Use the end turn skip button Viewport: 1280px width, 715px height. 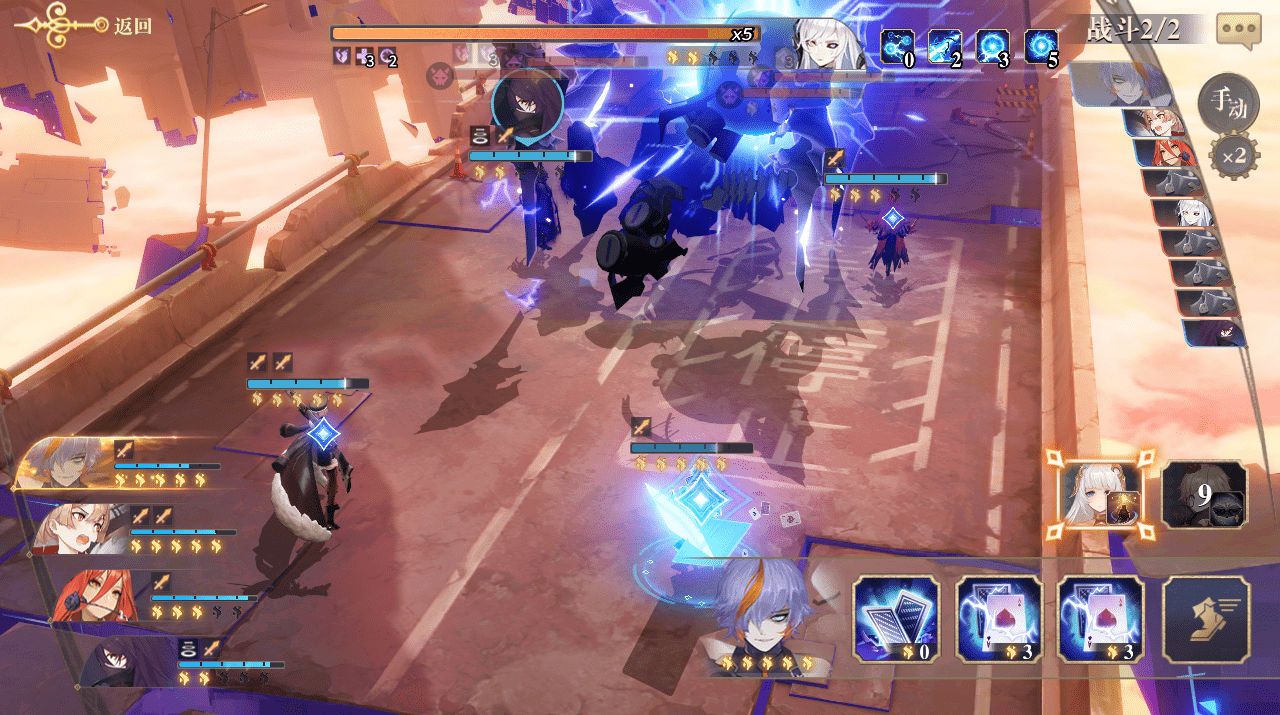(1205, 619)
